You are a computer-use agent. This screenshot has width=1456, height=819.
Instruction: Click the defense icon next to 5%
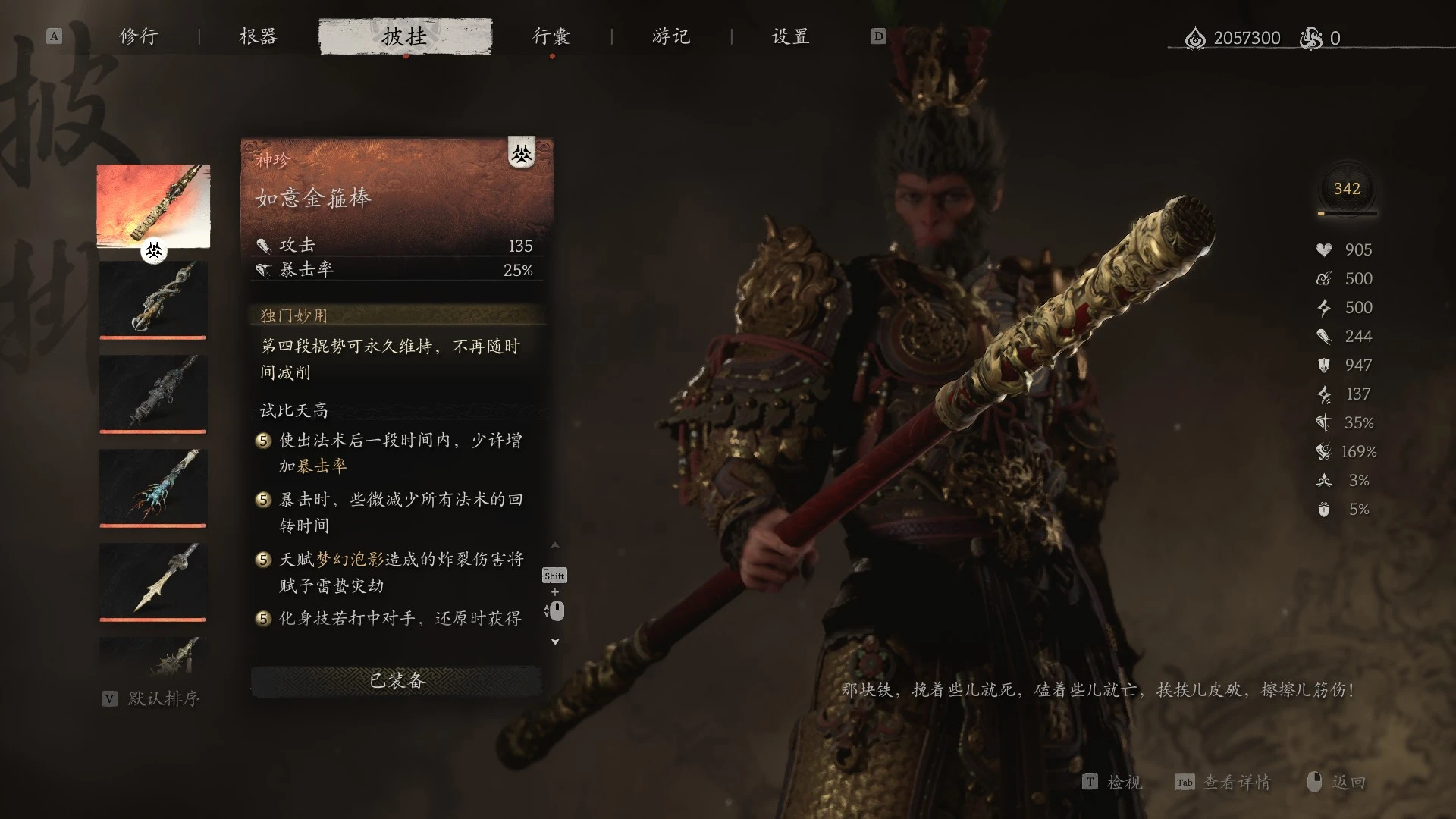pyautogui.click(x=1323, y=509)
